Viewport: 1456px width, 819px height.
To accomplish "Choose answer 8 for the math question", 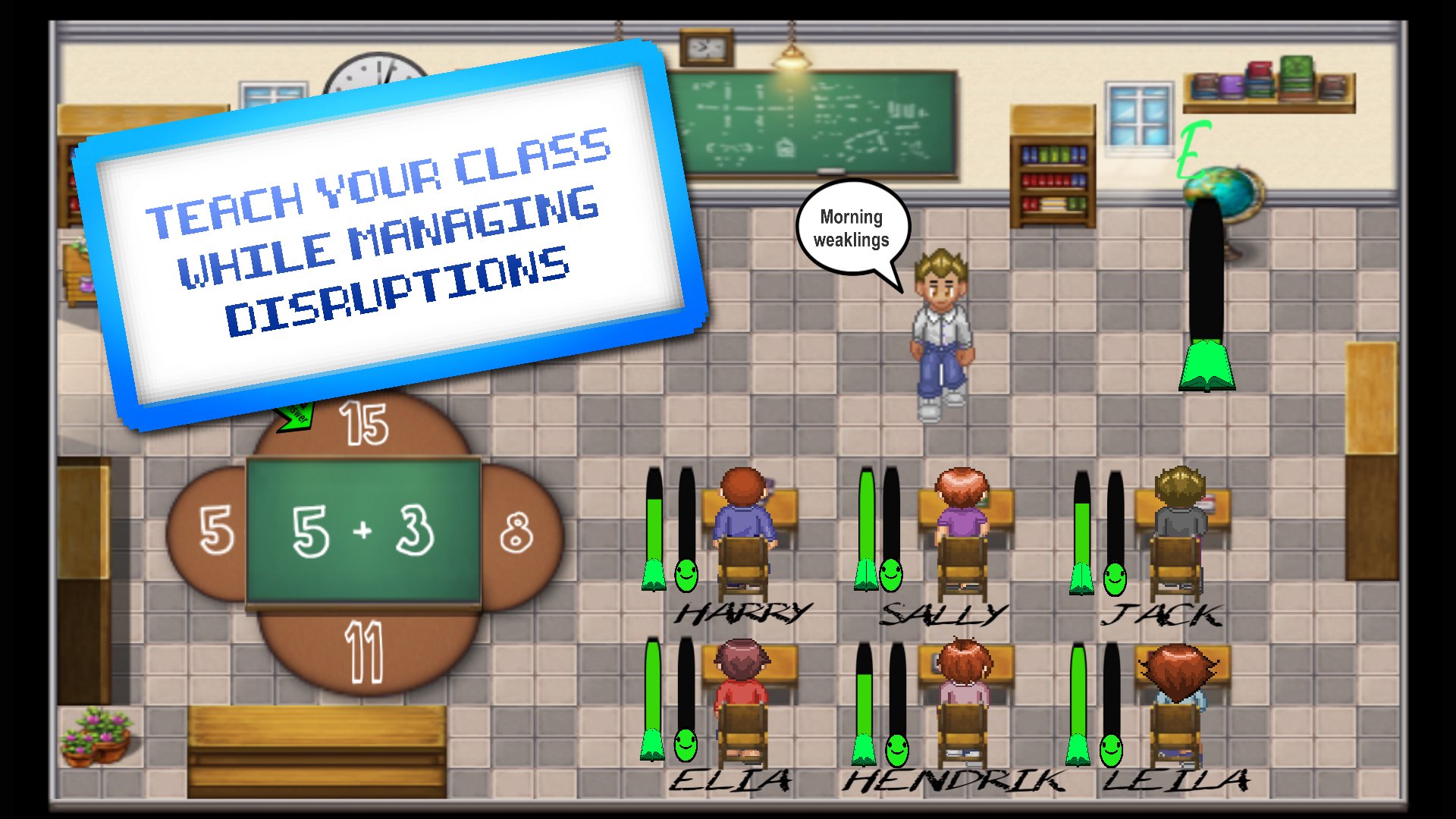I will point(518,532).
